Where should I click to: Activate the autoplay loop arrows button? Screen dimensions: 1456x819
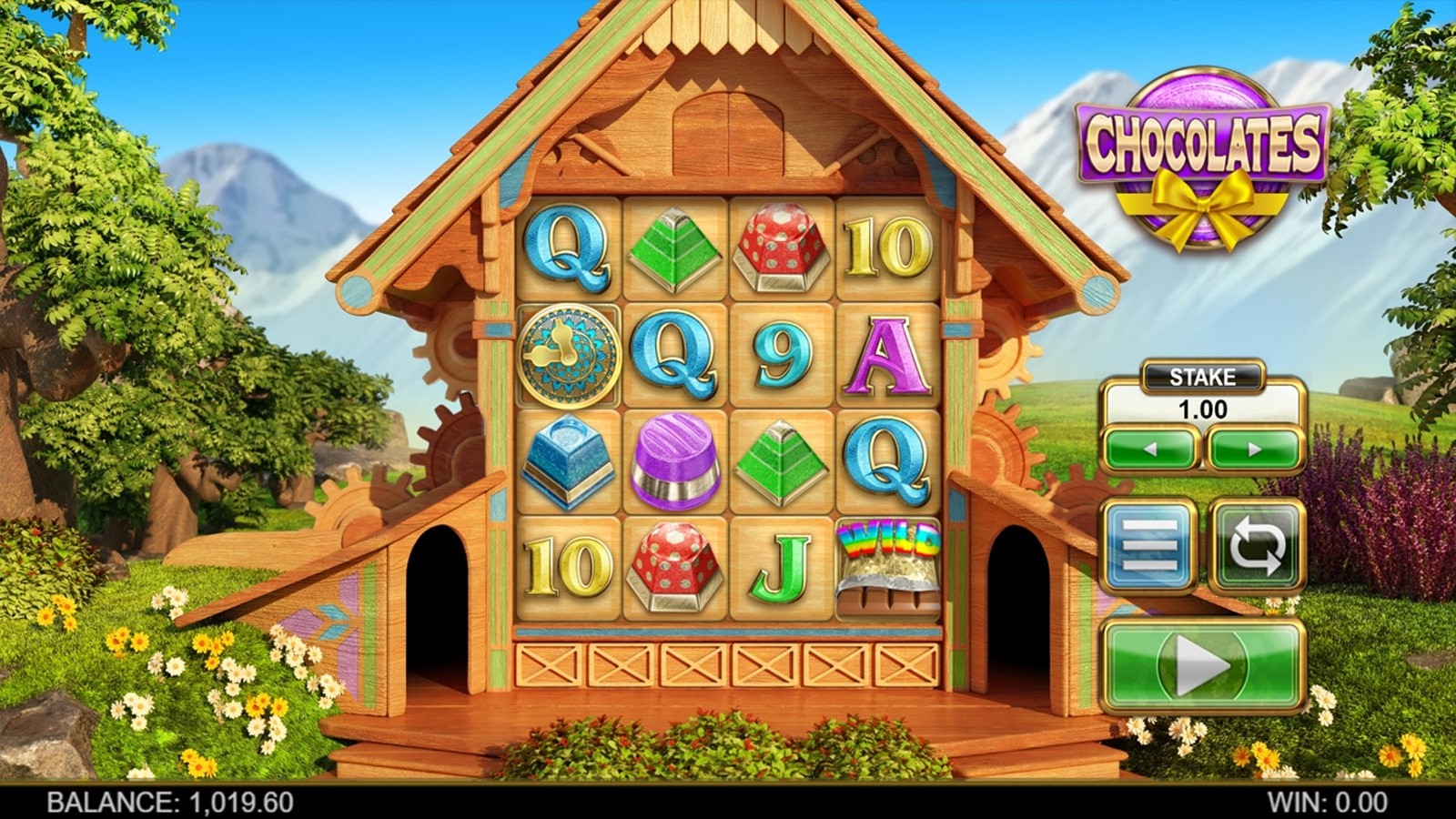coord(1258,546)
